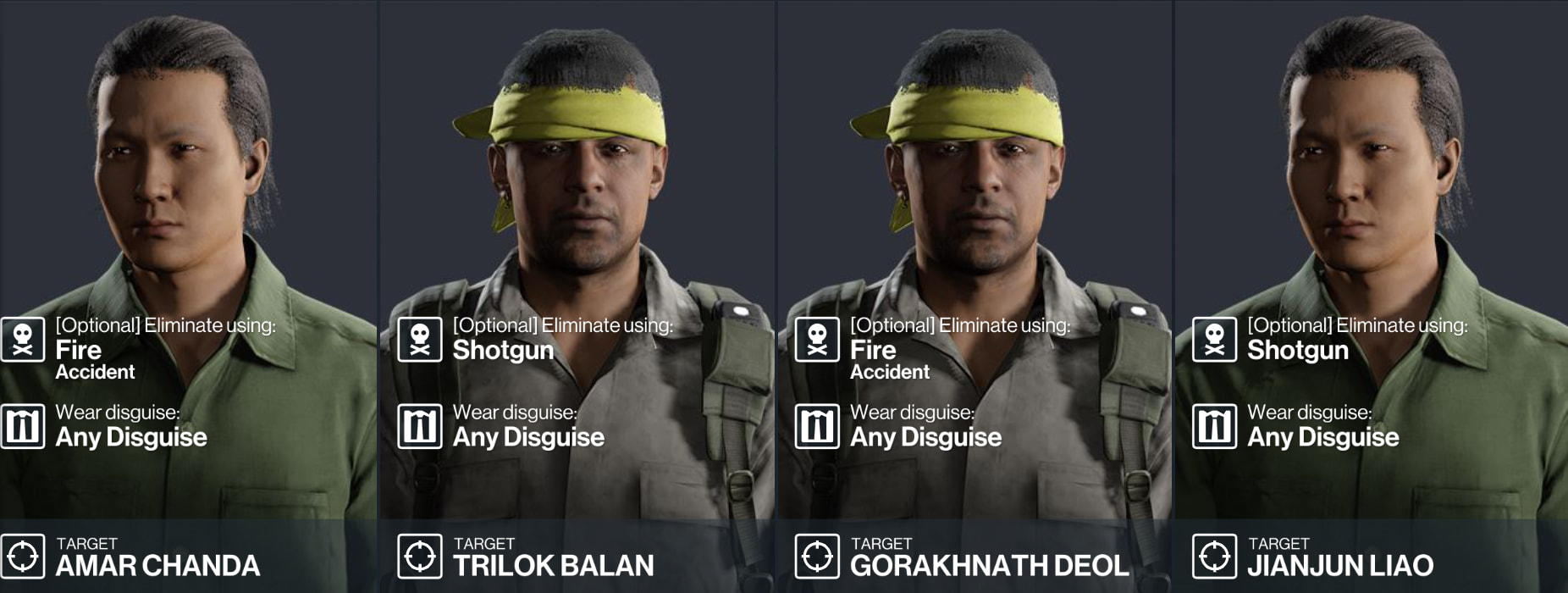Click Trilok Balan's Shotgun skull icon
The width and height of the screenshot is (1568, 593).
[420, 340]
